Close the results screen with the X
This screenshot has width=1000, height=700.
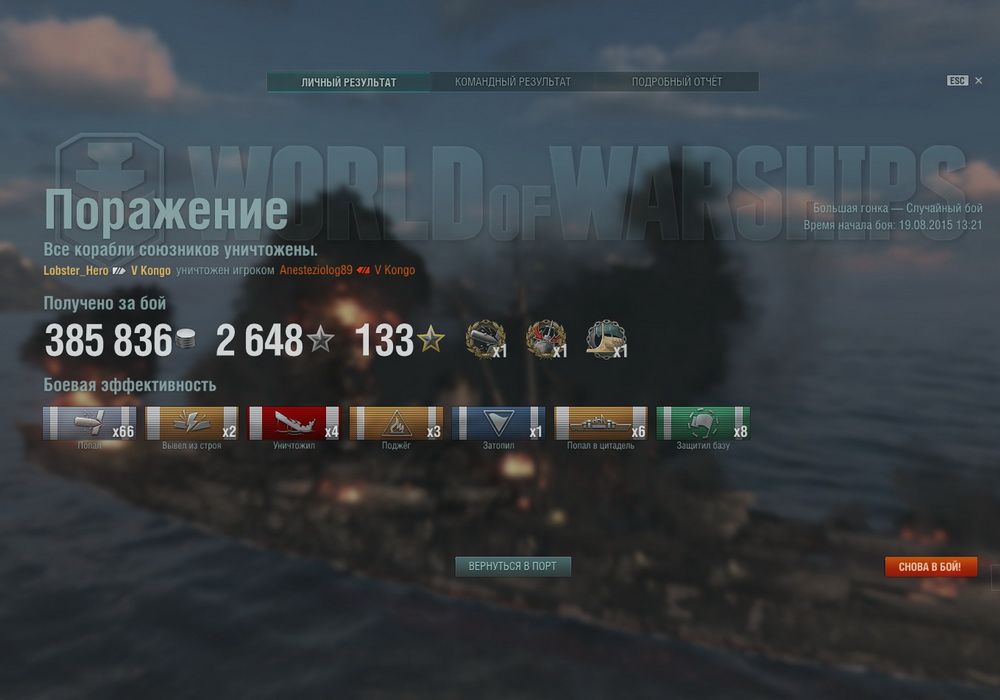click(x=978, y=81)
